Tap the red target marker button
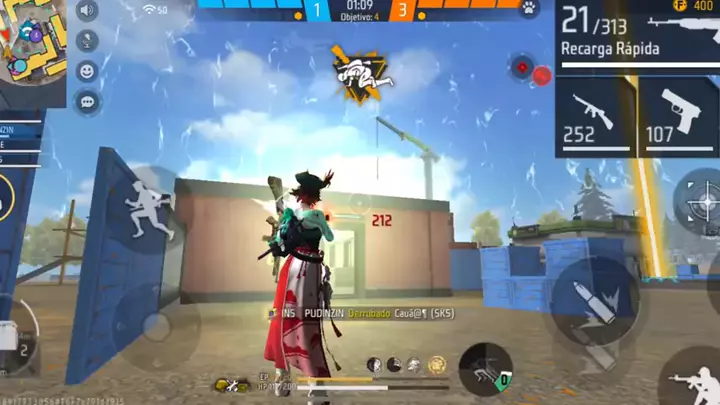This screenshot has width=720, height=405. (521, 68)
